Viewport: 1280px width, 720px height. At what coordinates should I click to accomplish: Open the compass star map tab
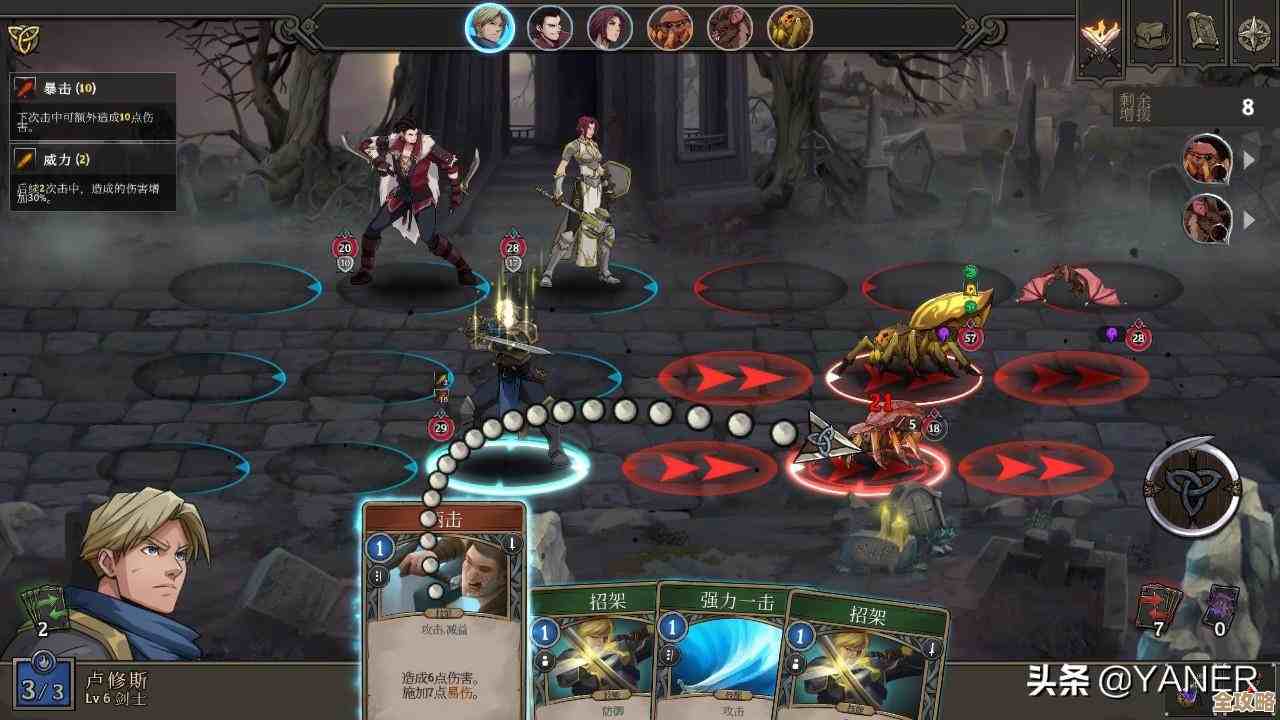1254,33
